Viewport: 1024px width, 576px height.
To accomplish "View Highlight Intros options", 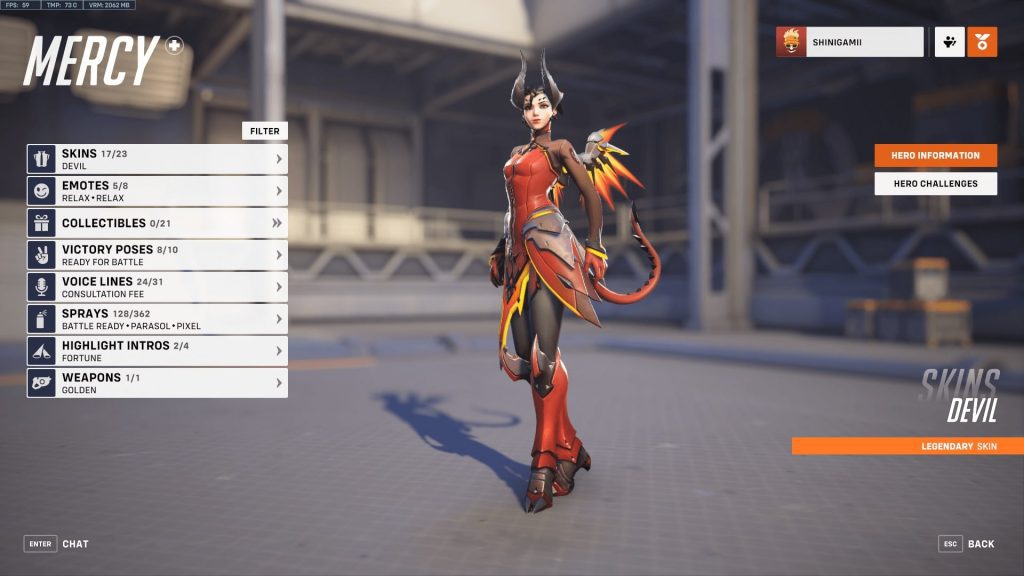I will (157, 351).
